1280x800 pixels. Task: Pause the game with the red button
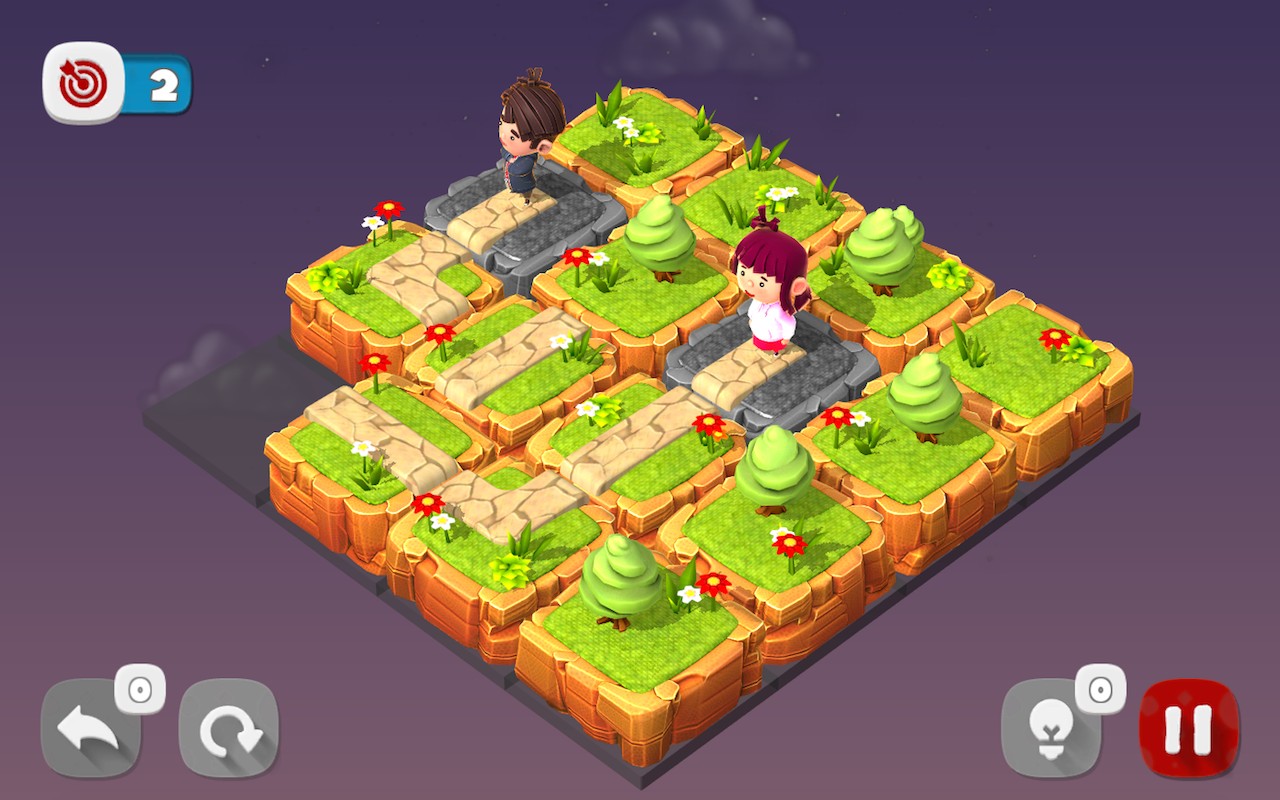coord(1189,729)
